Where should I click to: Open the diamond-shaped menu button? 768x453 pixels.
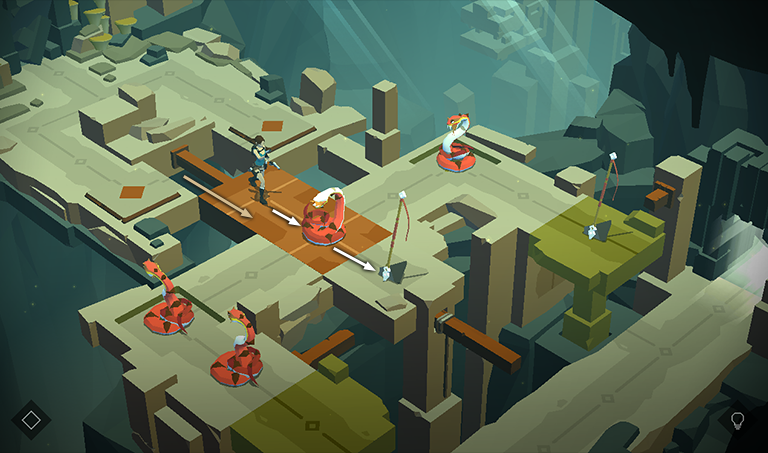tap(31, 418)
